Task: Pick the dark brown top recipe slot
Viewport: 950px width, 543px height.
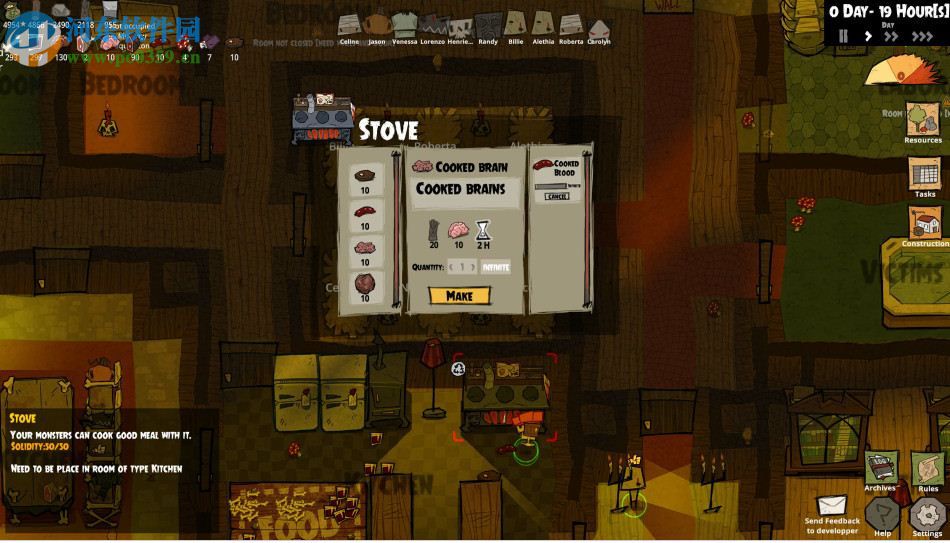Action: 364,176
